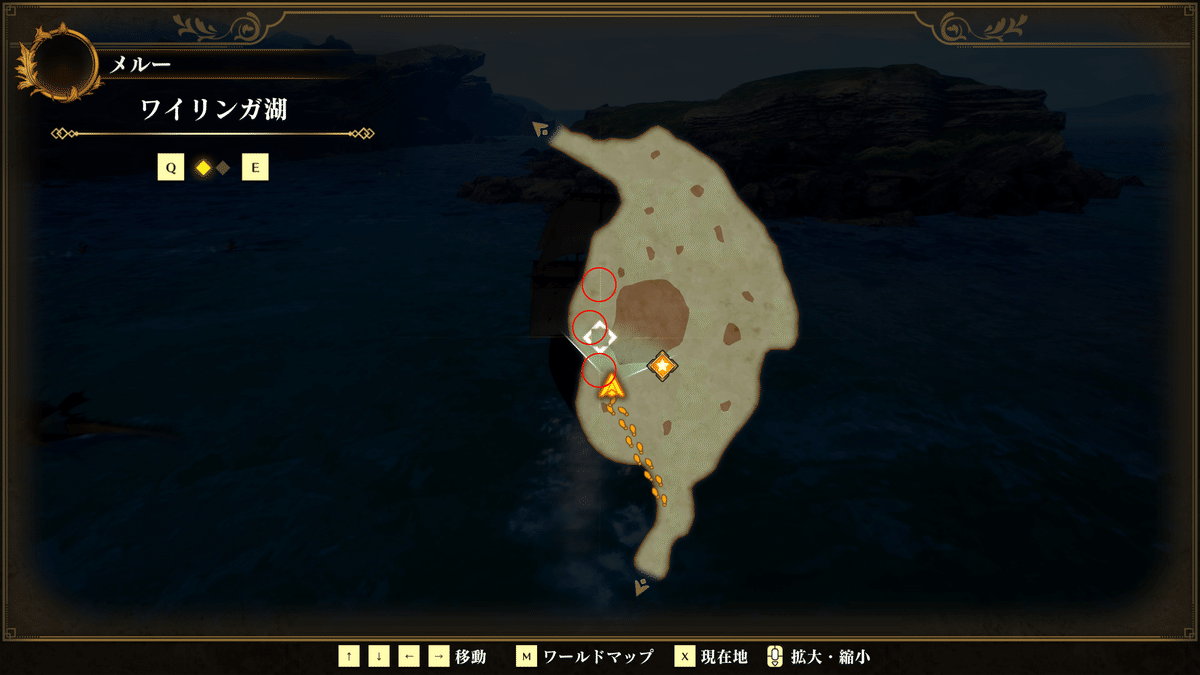Select the star quest marker on the map
This screenshot has width=1200, height=675.
[661, 366]
